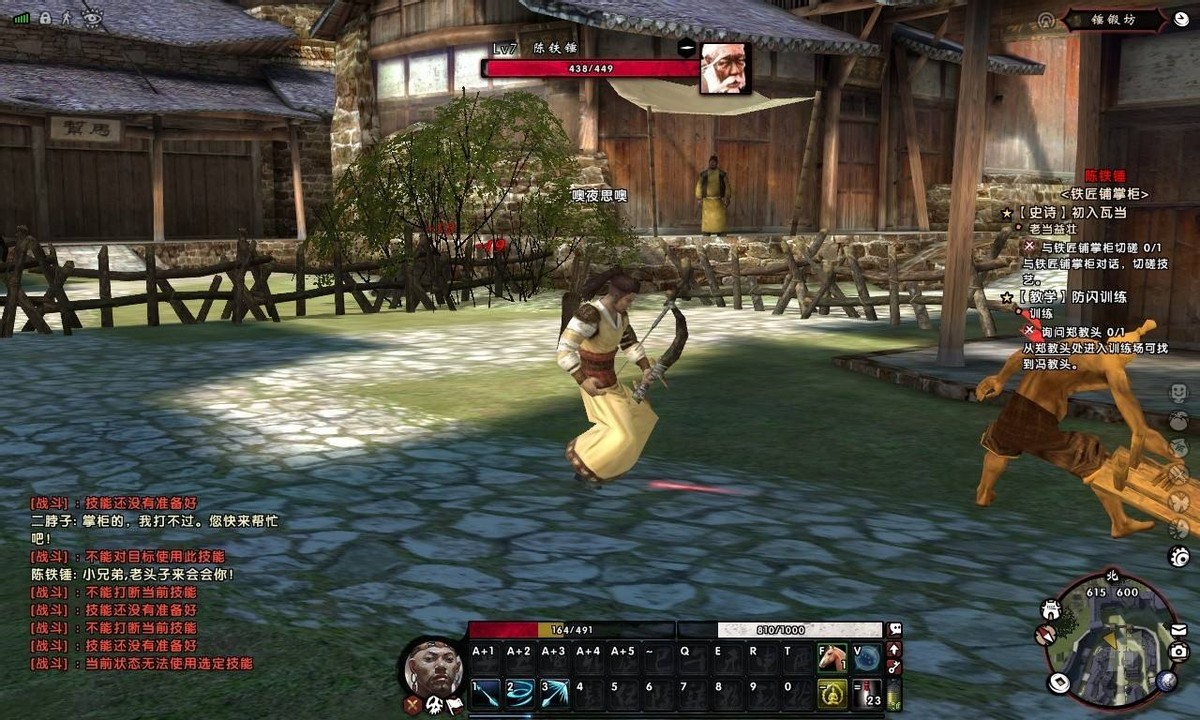Viewport: 1200px width, 720px height.
Task: Click the white flag icon under portrait
Action: pos(456,705)
